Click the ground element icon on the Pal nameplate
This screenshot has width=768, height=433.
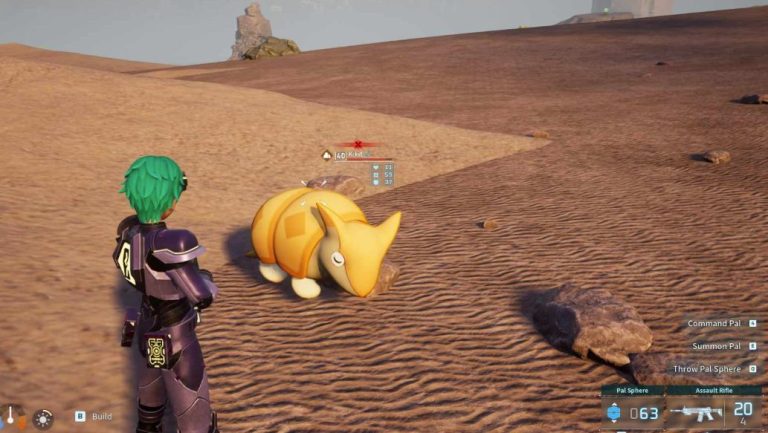click(326, 155)
